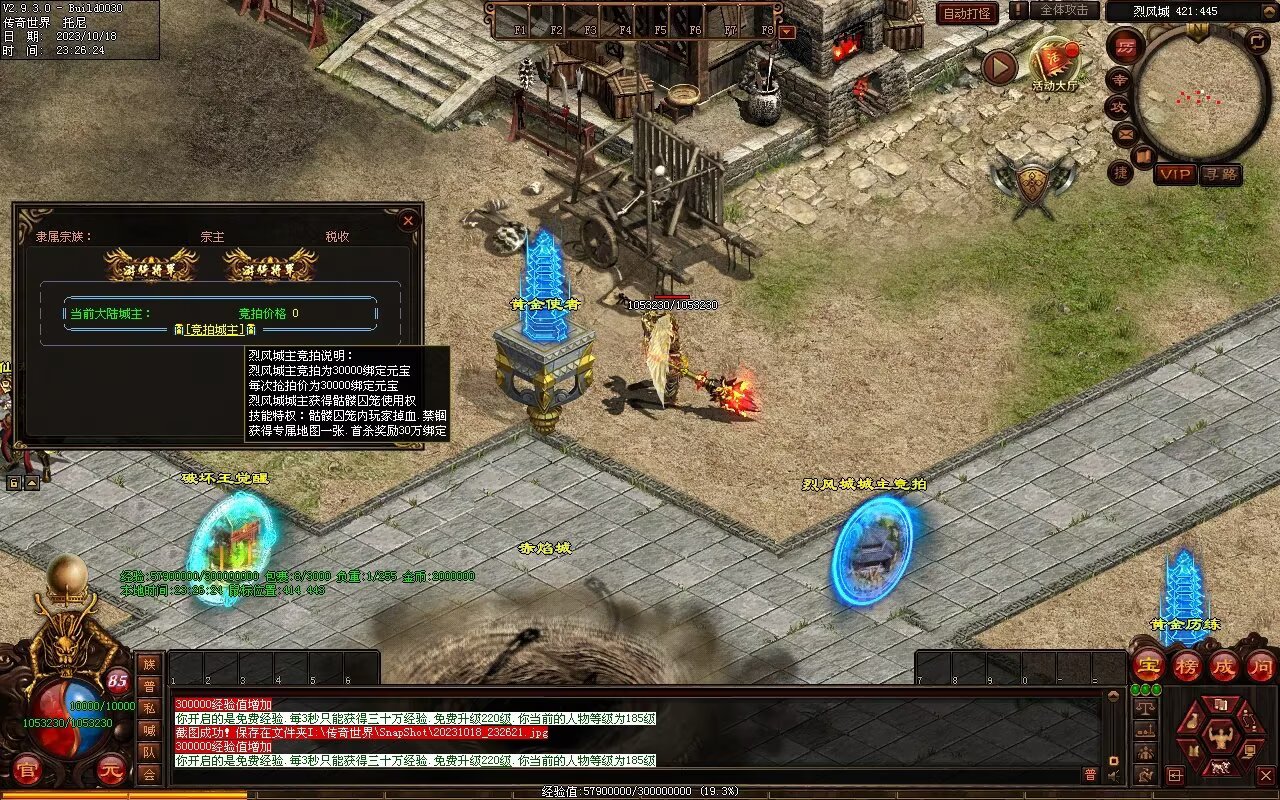Click the round play arrow button
Viewport: 1280px width, 800px height.
pyautogui.click(x=999, y=67)
